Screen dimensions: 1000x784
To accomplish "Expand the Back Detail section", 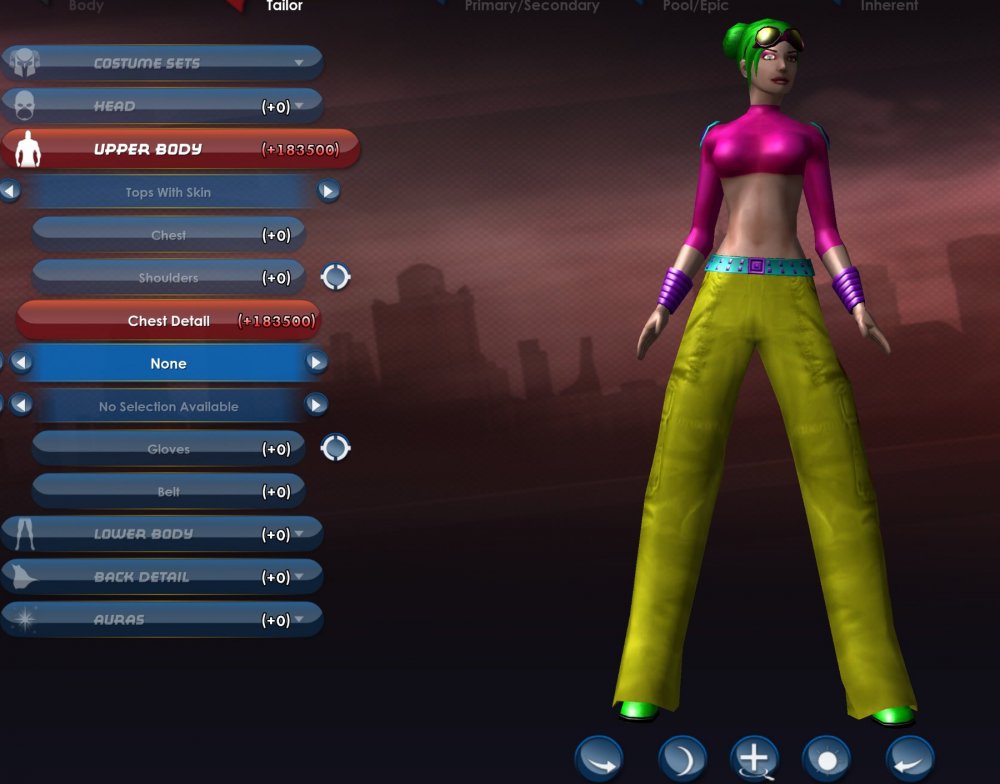I will pyautogui.click(x=162, y=577).
